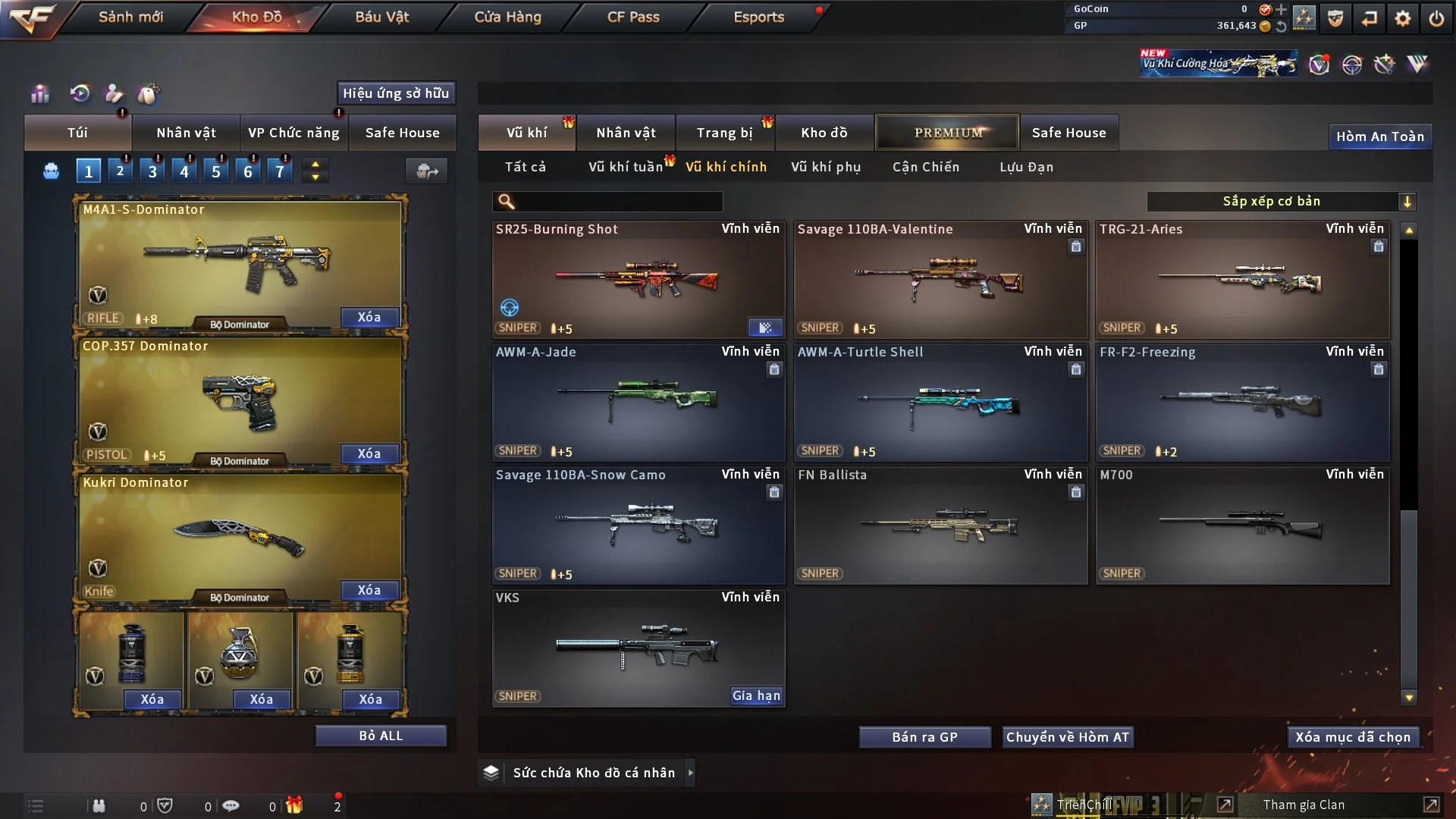Select the Nhân vật bag tab
Screen dimensions: 1456x819
tap(186, 133)
